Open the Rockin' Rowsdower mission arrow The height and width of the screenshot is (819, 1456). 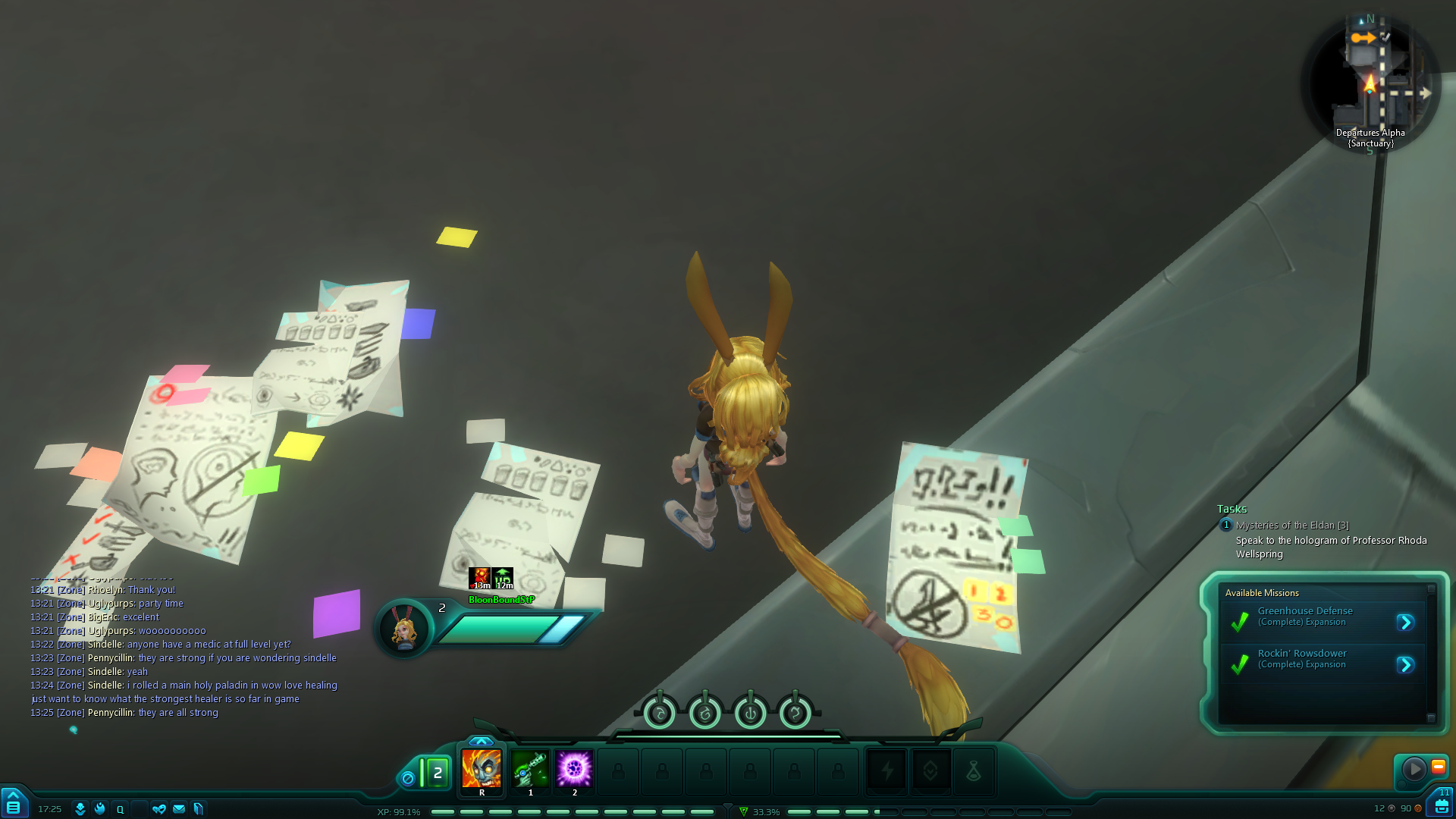(1405, 665)
